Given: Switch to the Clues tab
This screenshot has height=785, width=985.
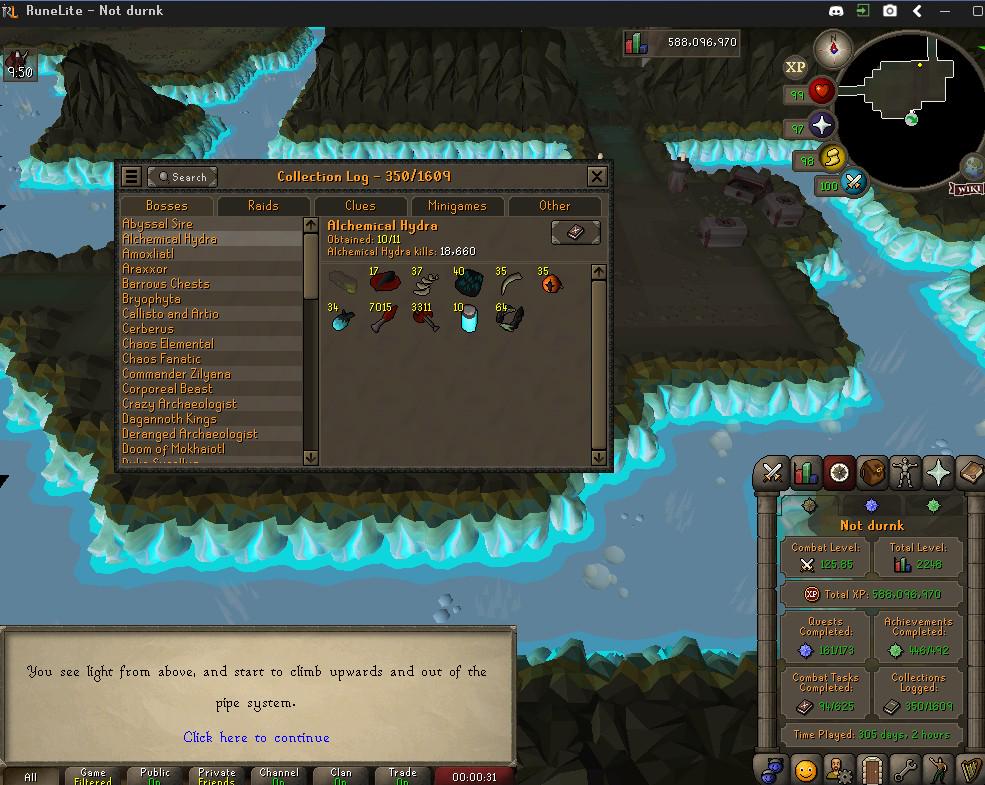Looking at the screenshot, I should tap(360, 206).
